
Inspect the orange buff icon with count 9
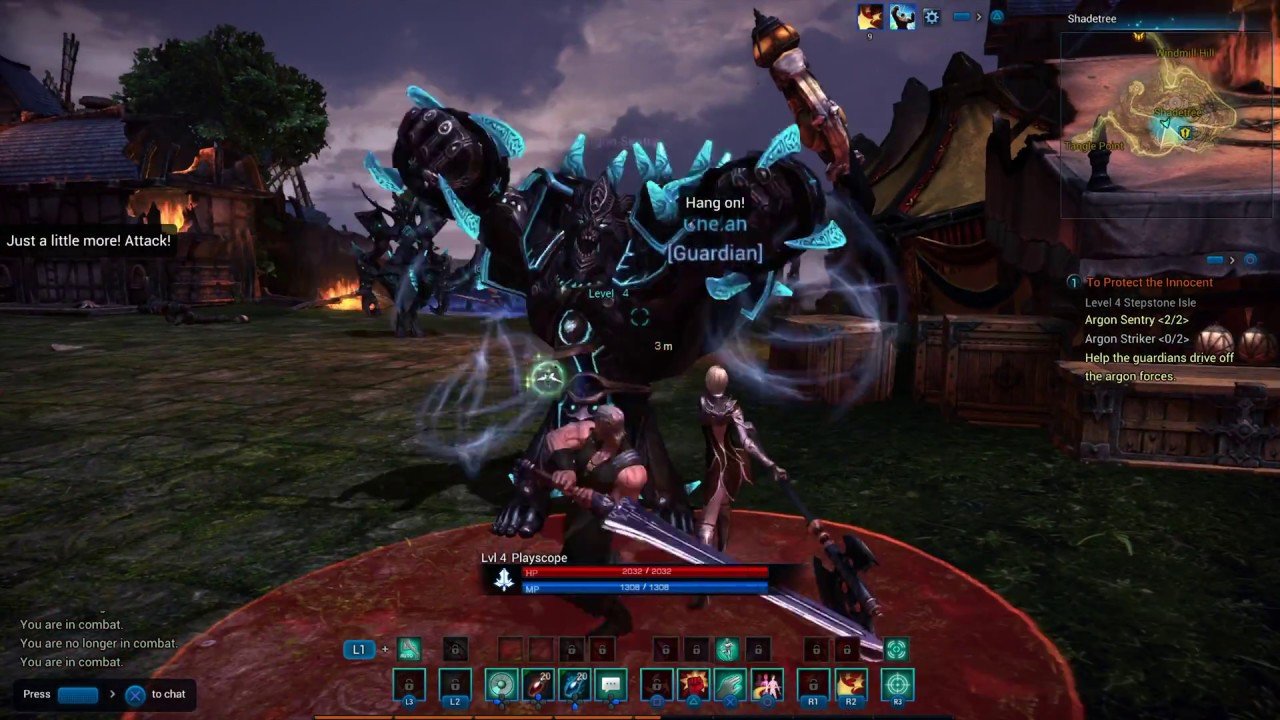coord(870,17)
